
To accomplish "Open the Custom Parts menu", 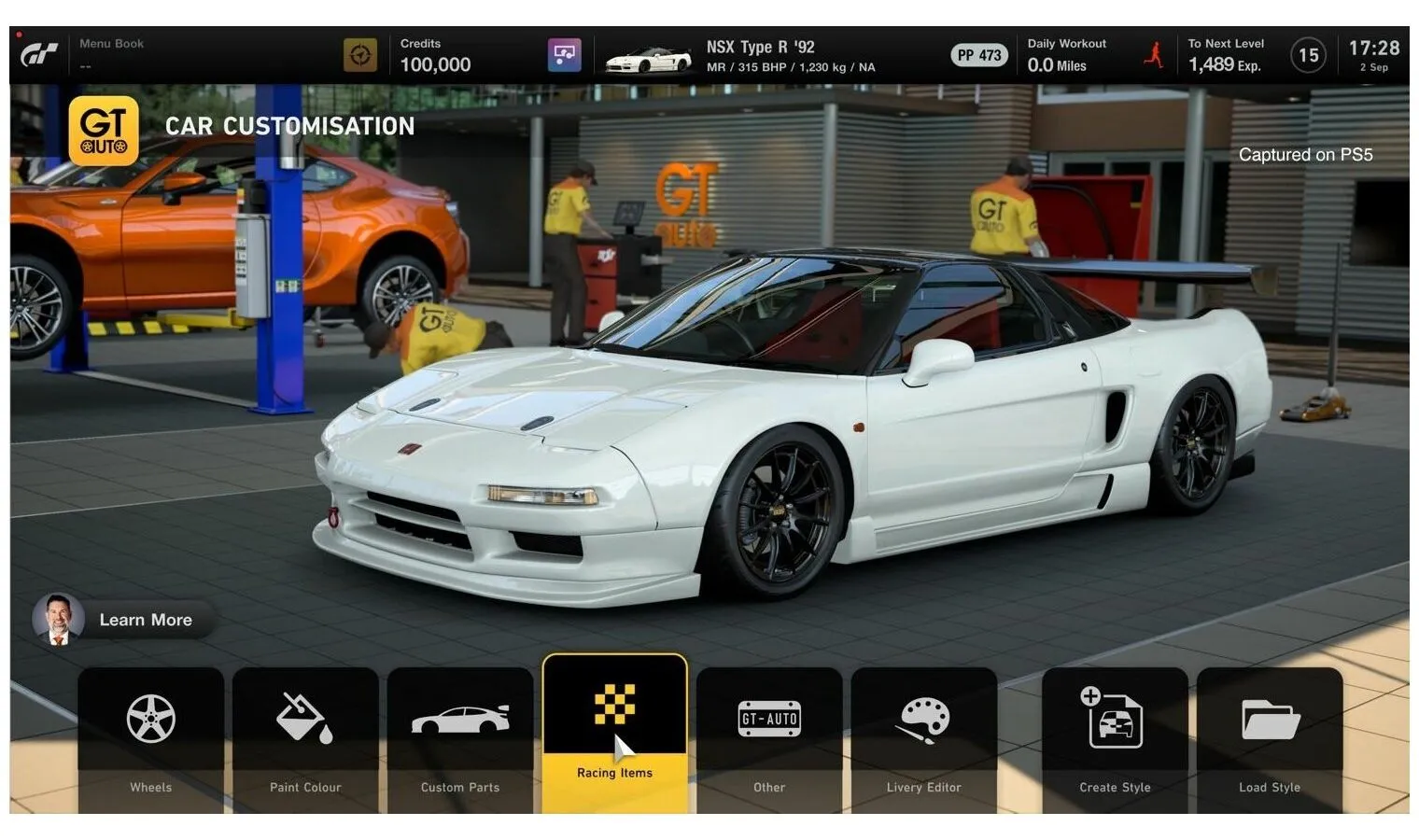I will tap(460, 737).
